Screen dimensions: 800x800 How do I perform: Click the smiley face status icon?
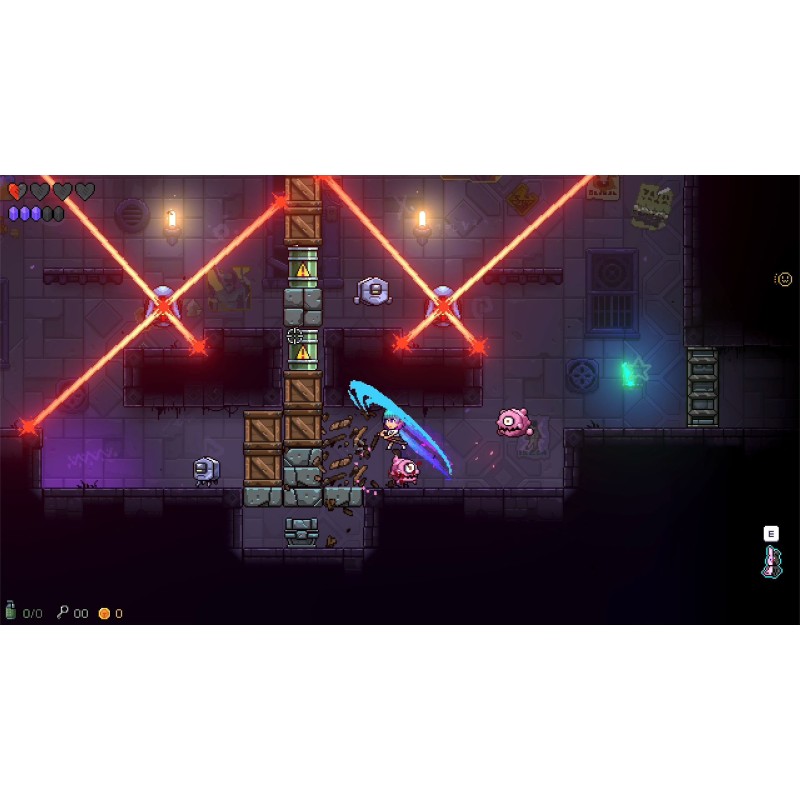784,279
